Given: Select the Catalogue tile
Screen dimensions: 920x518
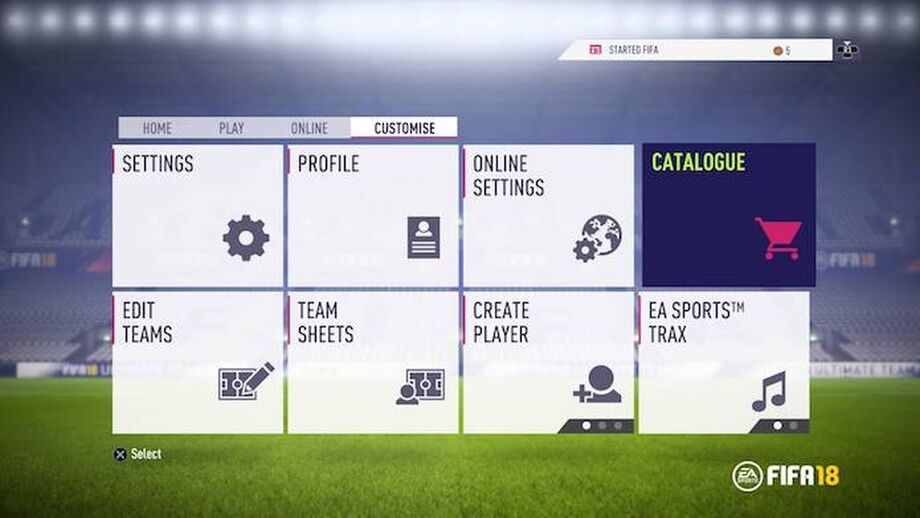Looking at the screenshot, I should pos(728,215).
